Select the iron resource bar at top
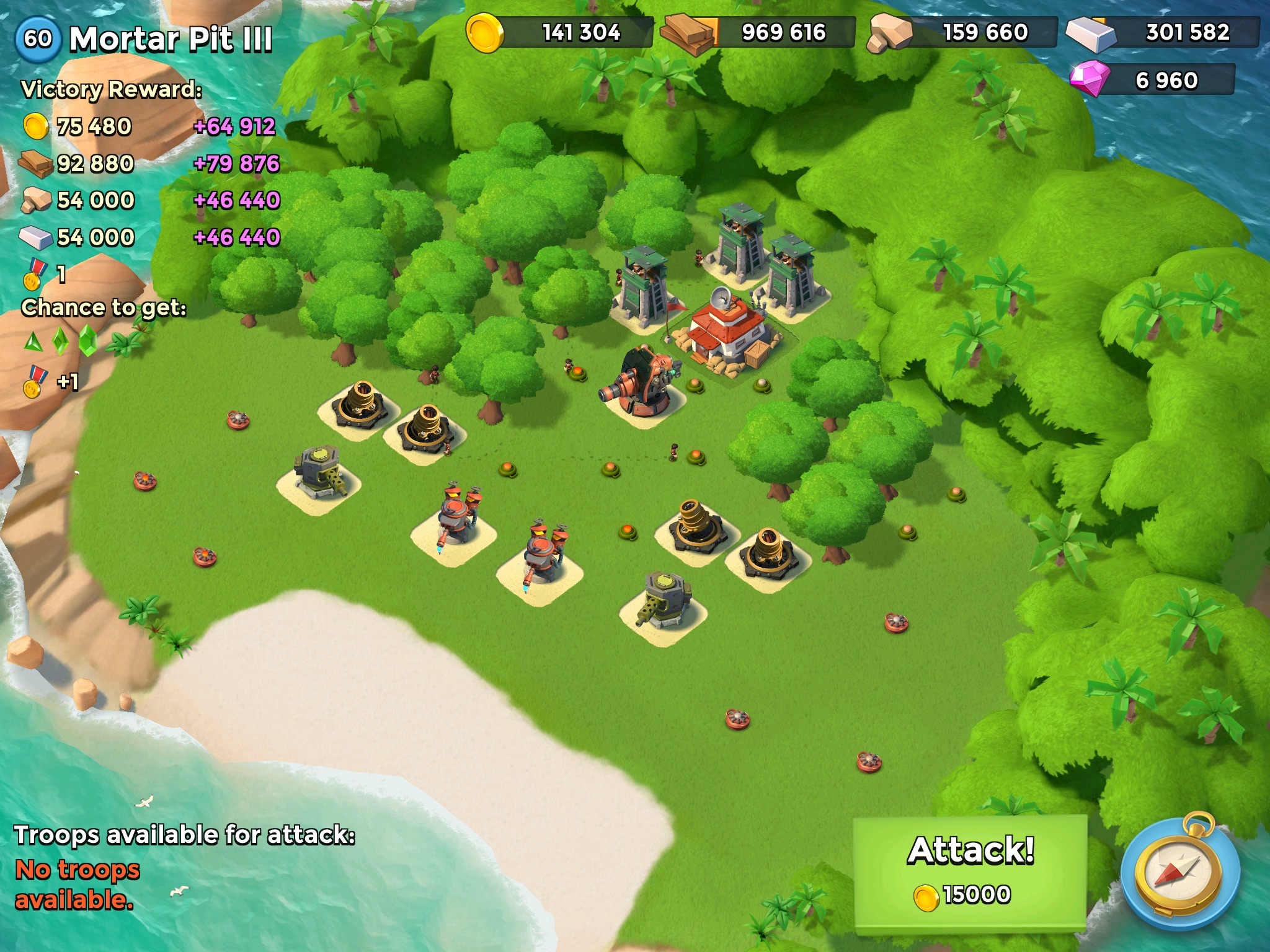The width and height of the screenshot is (1270, 952). coord(1165,32)
